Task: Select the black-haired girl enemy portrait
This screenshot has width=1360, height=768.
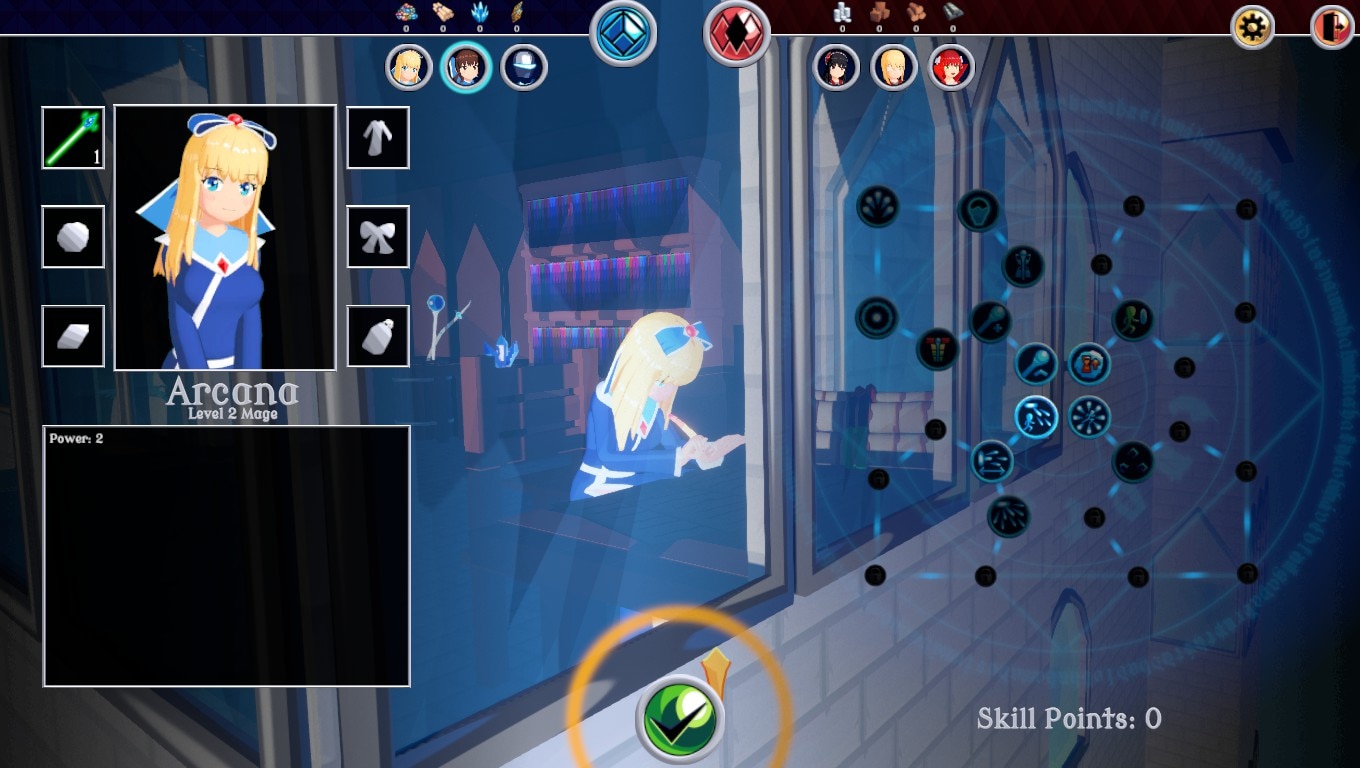Action: 837,68
